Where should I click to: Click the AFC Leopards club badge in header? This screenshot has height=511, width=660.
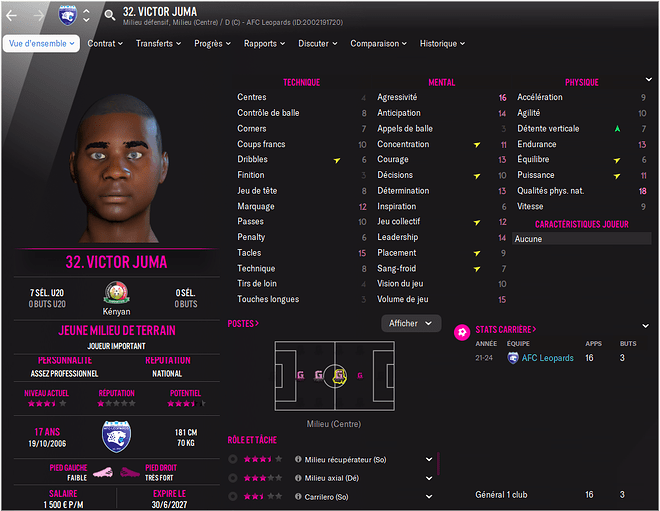point(67,15)
